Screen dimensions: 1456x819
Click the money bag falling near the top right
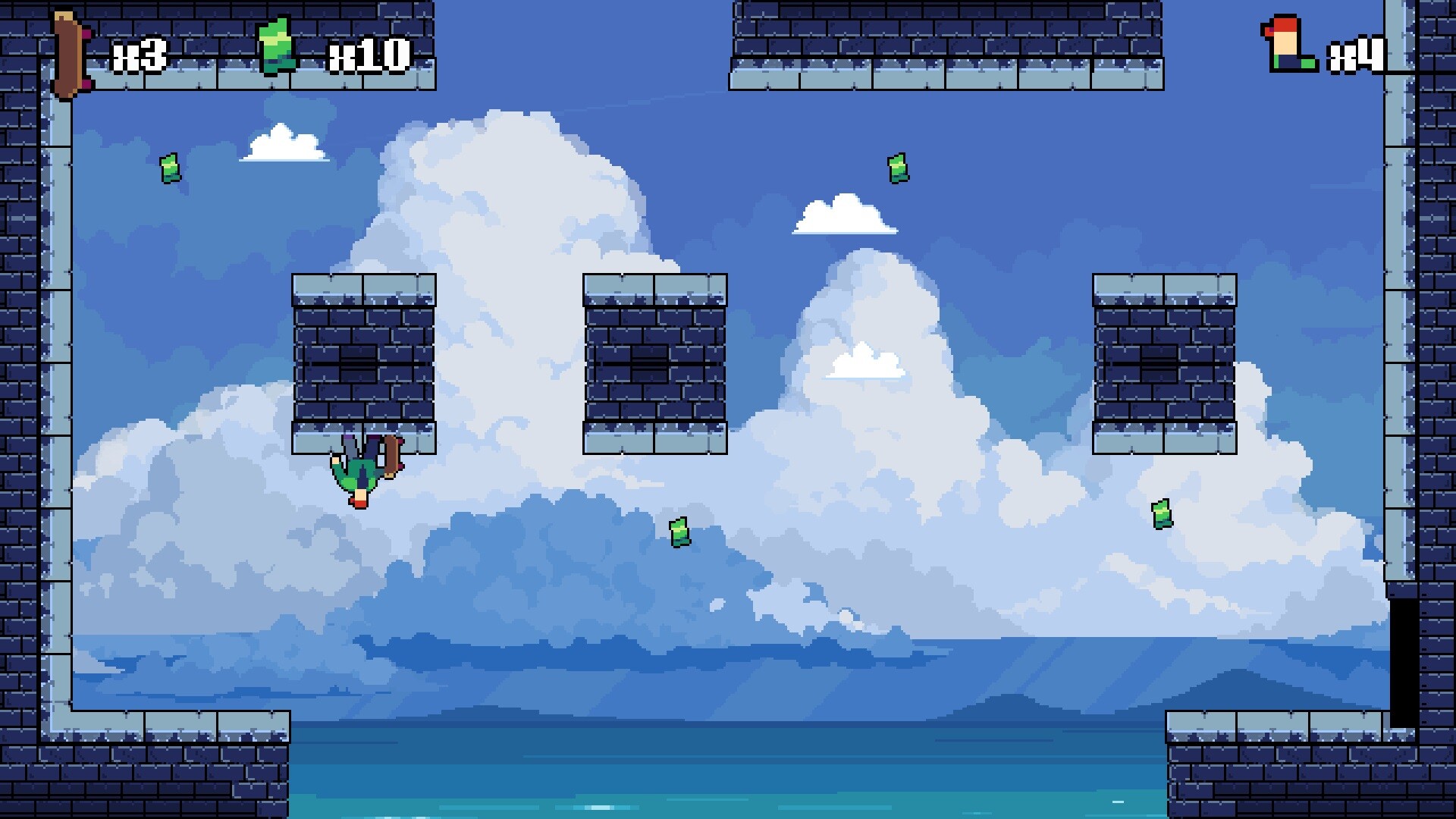(899, 169)
